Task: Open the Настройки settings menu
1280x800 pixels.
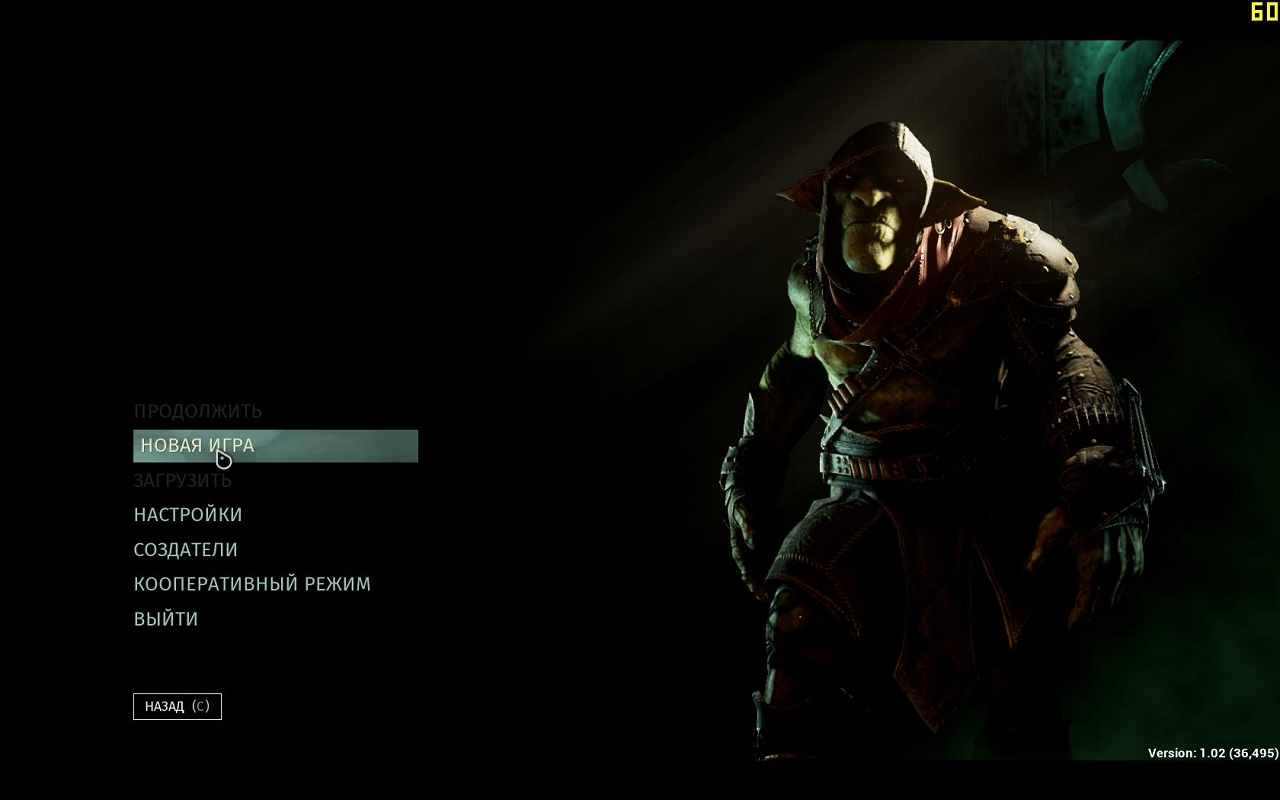Action: tap(188, 515)
